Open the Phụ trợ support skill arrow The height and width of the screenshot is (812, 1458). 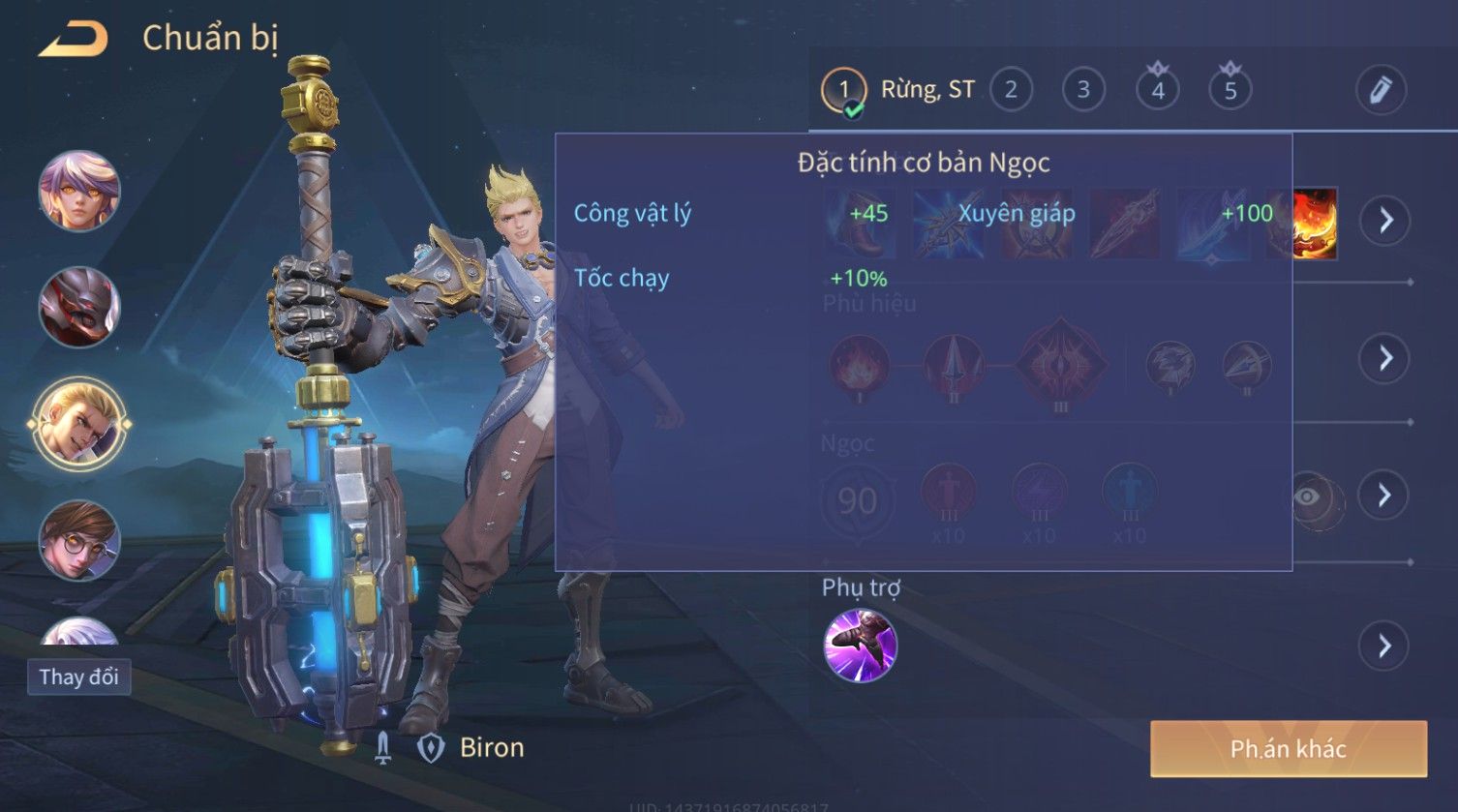coord(1385,646)
